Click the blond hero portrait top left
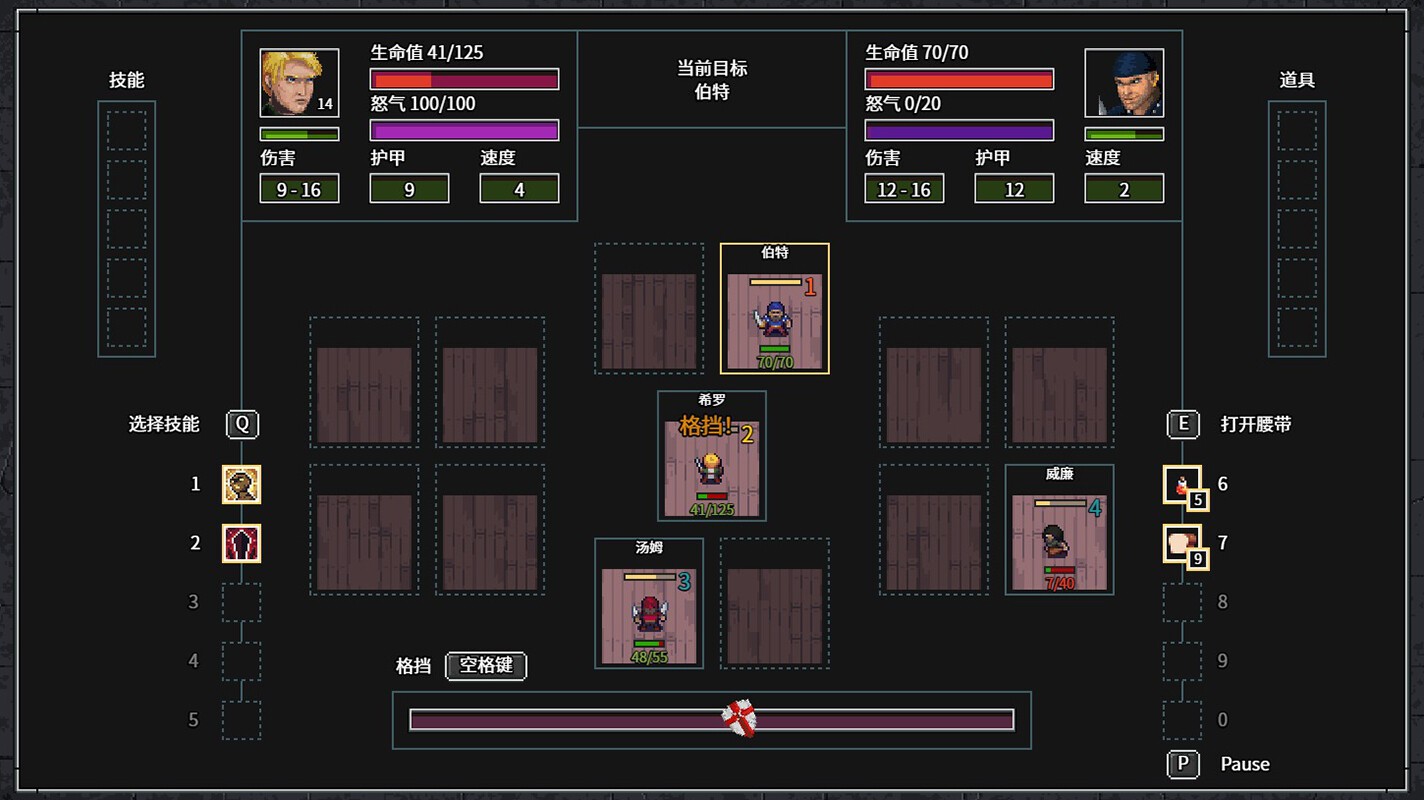 (x=297, y=81)
